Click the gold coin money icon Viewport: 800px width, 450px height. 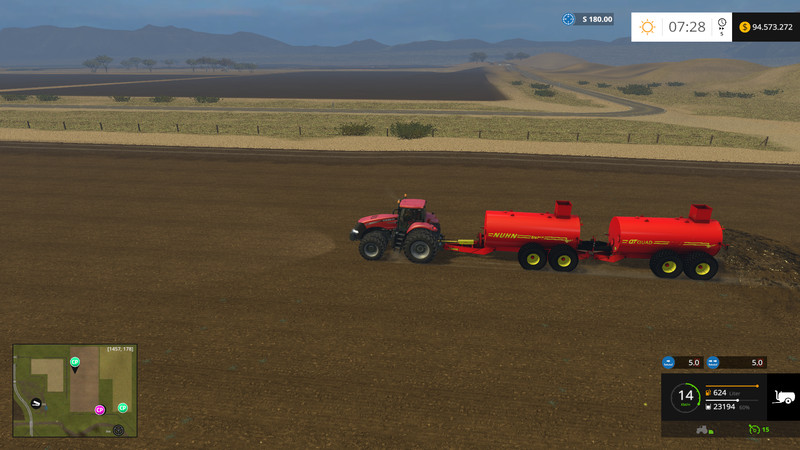pos(745,27)
